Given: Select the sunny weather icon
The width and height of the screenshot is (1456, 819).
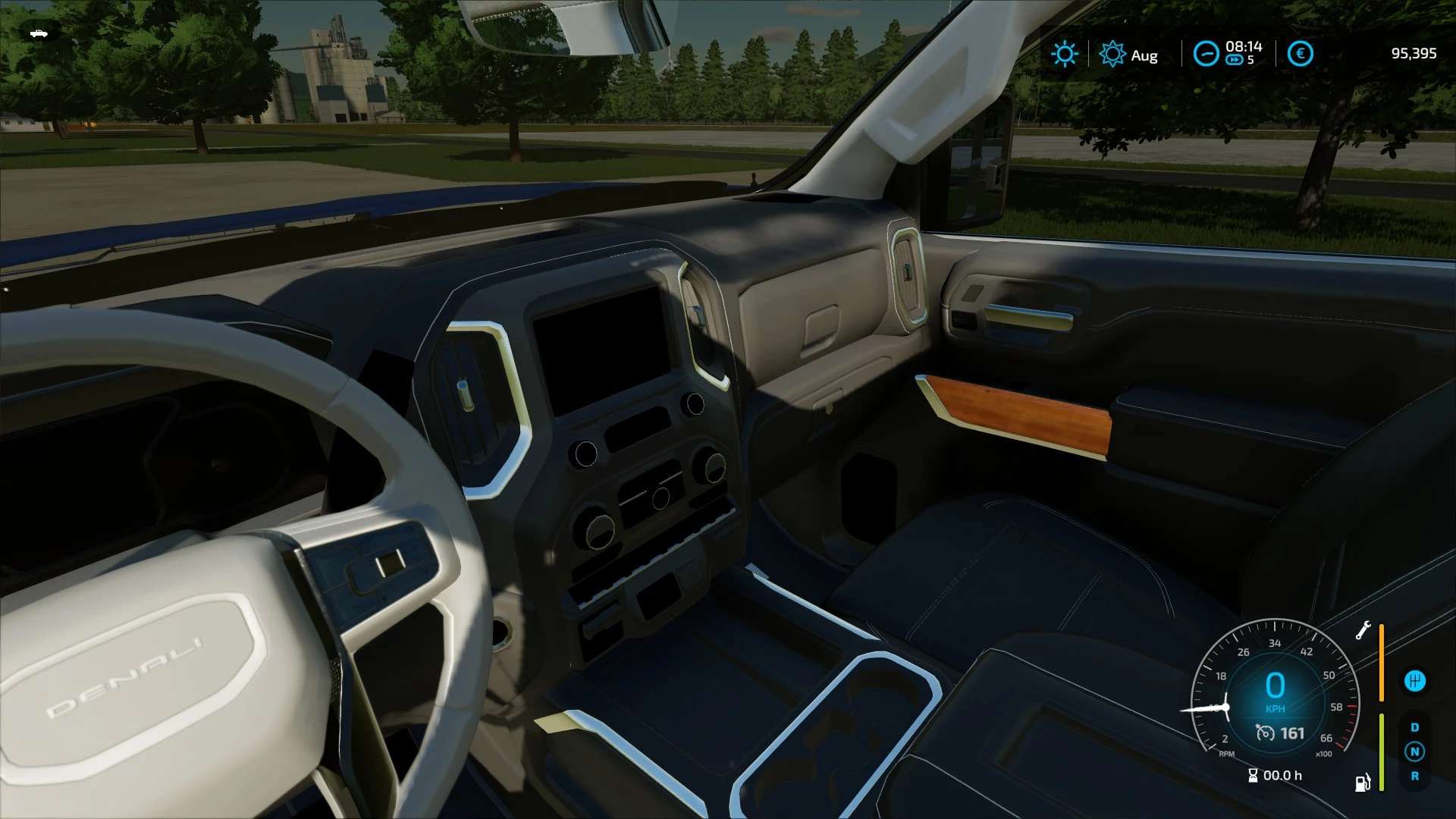Looking at the screenshot, I should click(x=1064, y=54).
